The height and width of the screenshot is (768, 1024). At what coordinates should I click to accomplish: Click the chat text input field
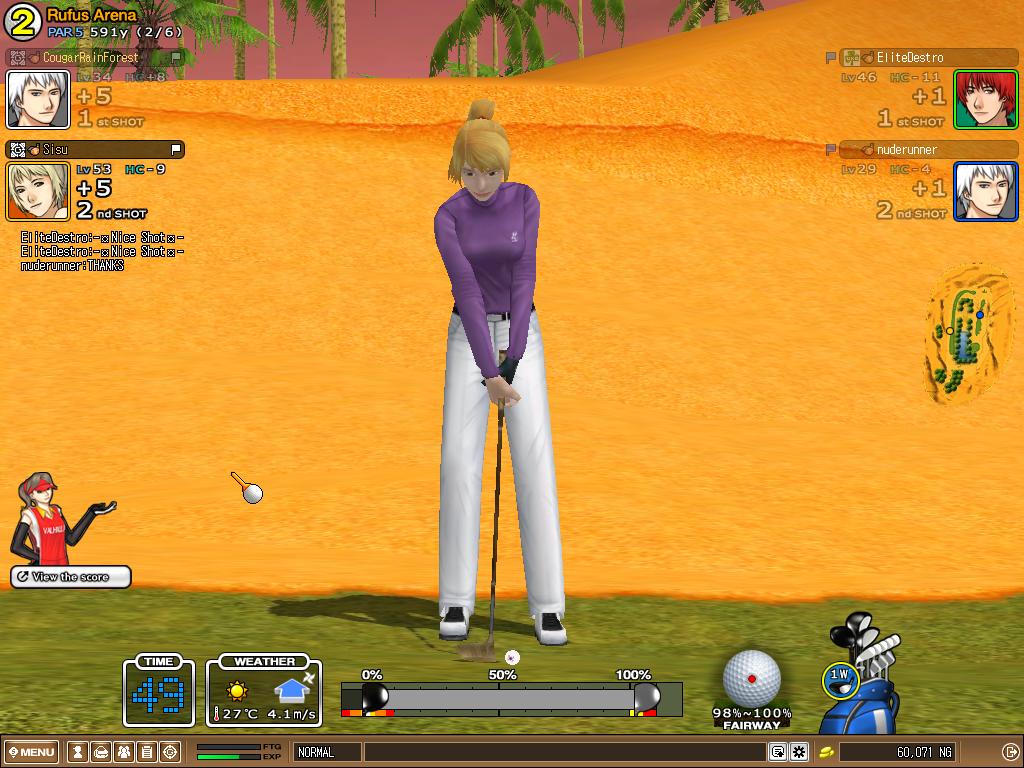pyautogui.click(x=565, y=752)
